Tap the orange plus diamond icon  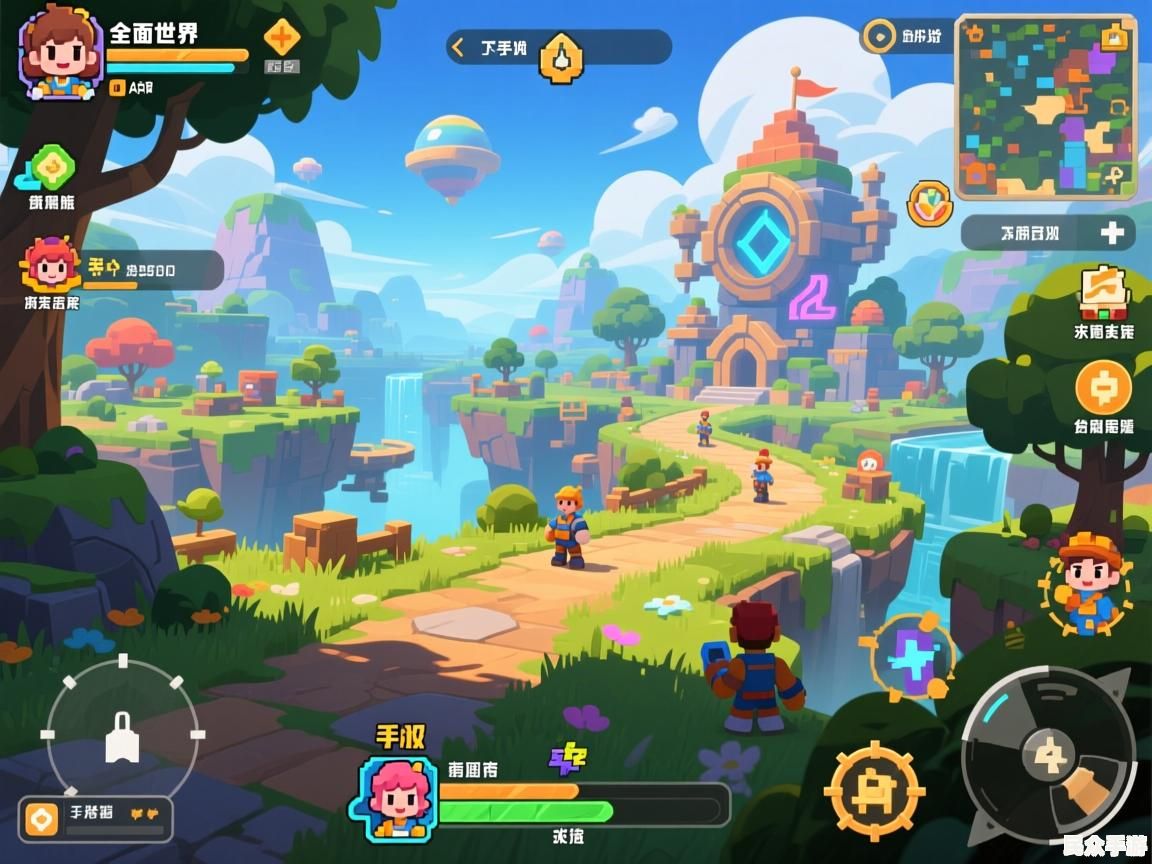pyautogui.click(x=281, y=39)
